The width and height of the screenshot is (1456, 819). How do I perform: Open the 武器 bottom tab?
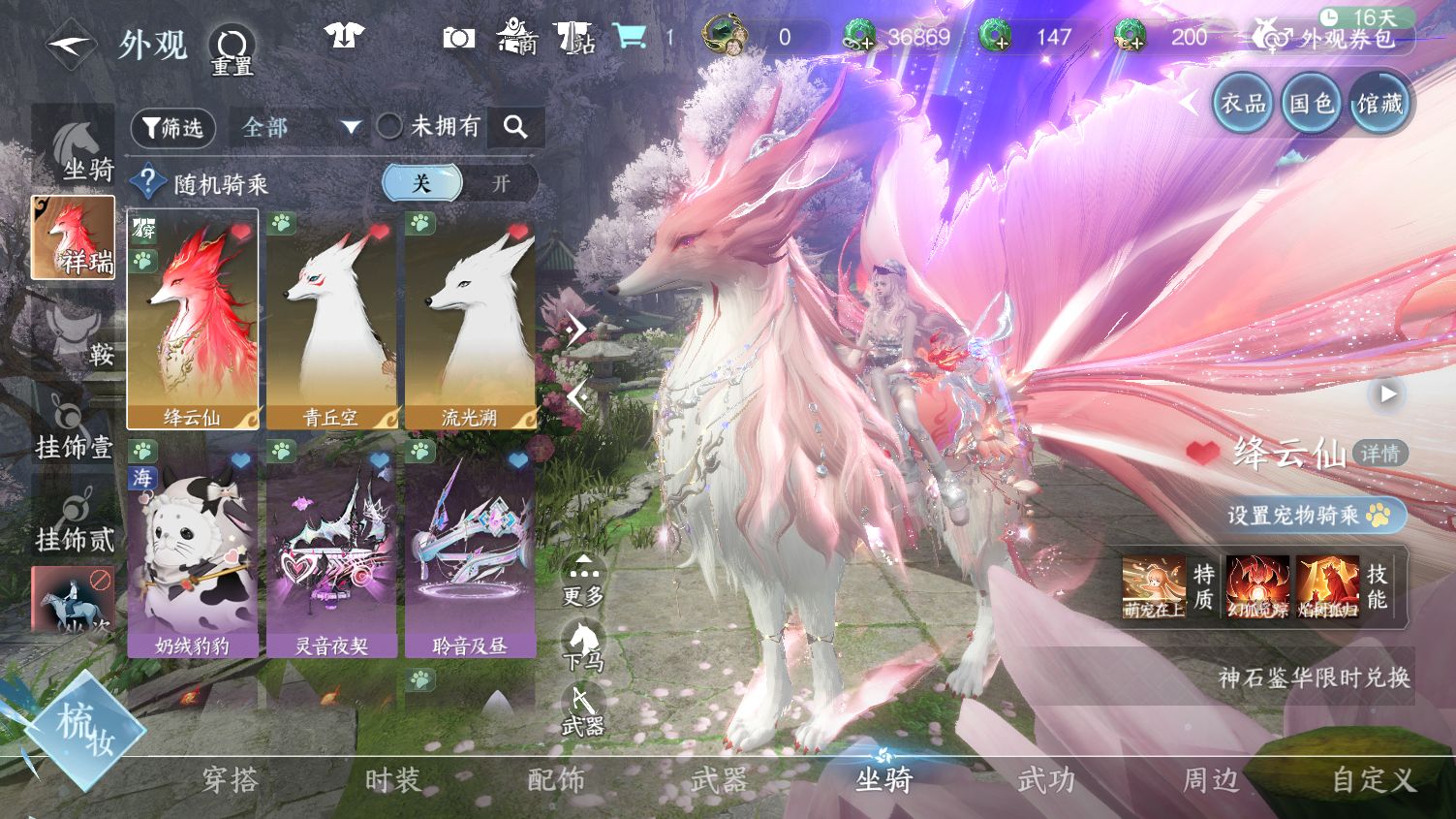(x=719, y=779)
